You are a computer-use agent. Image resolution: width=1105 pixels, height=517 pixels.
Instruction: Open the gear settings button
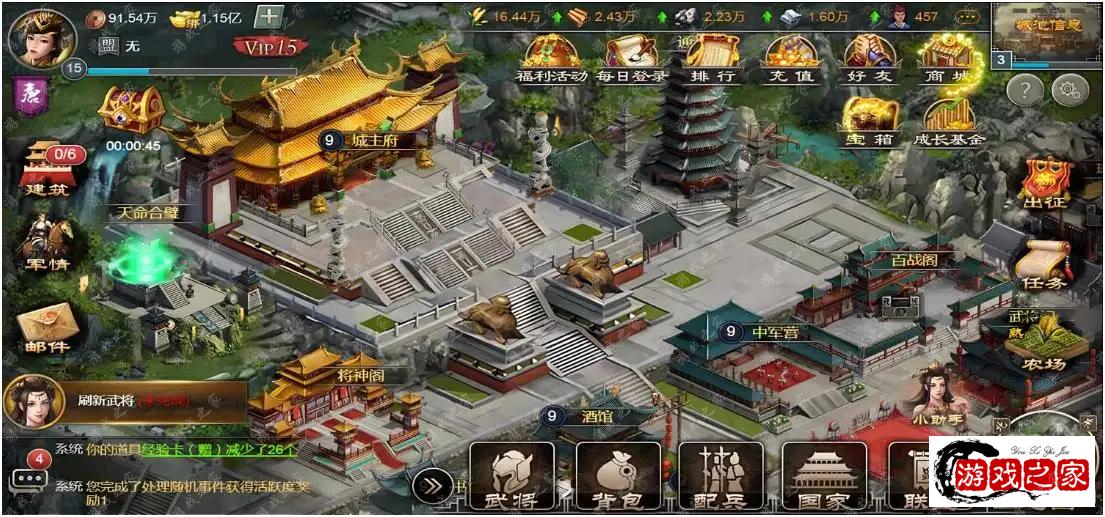tap(1069, 90)
